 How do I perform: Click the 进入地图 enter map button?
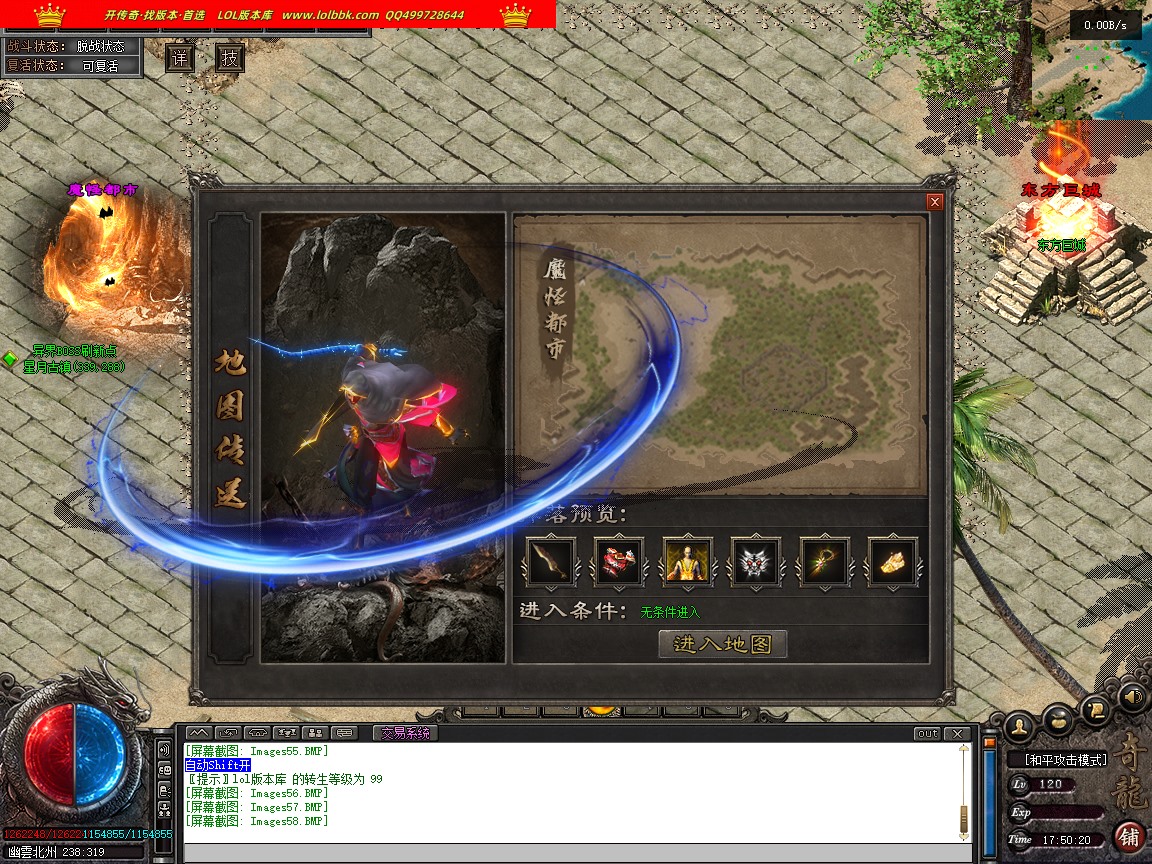coord(723,644)
